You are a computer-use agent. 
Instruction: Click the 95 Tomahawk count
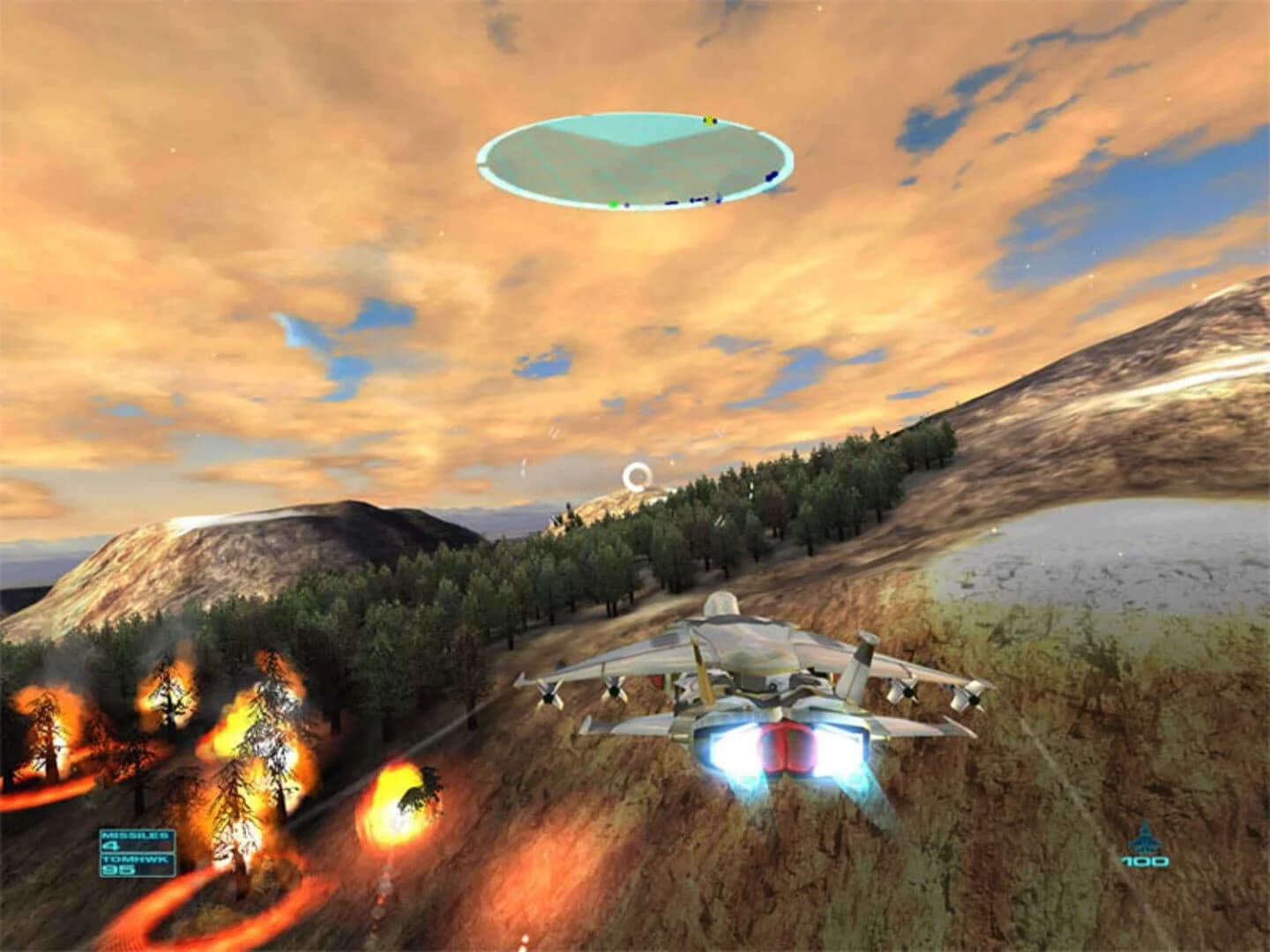119,870
